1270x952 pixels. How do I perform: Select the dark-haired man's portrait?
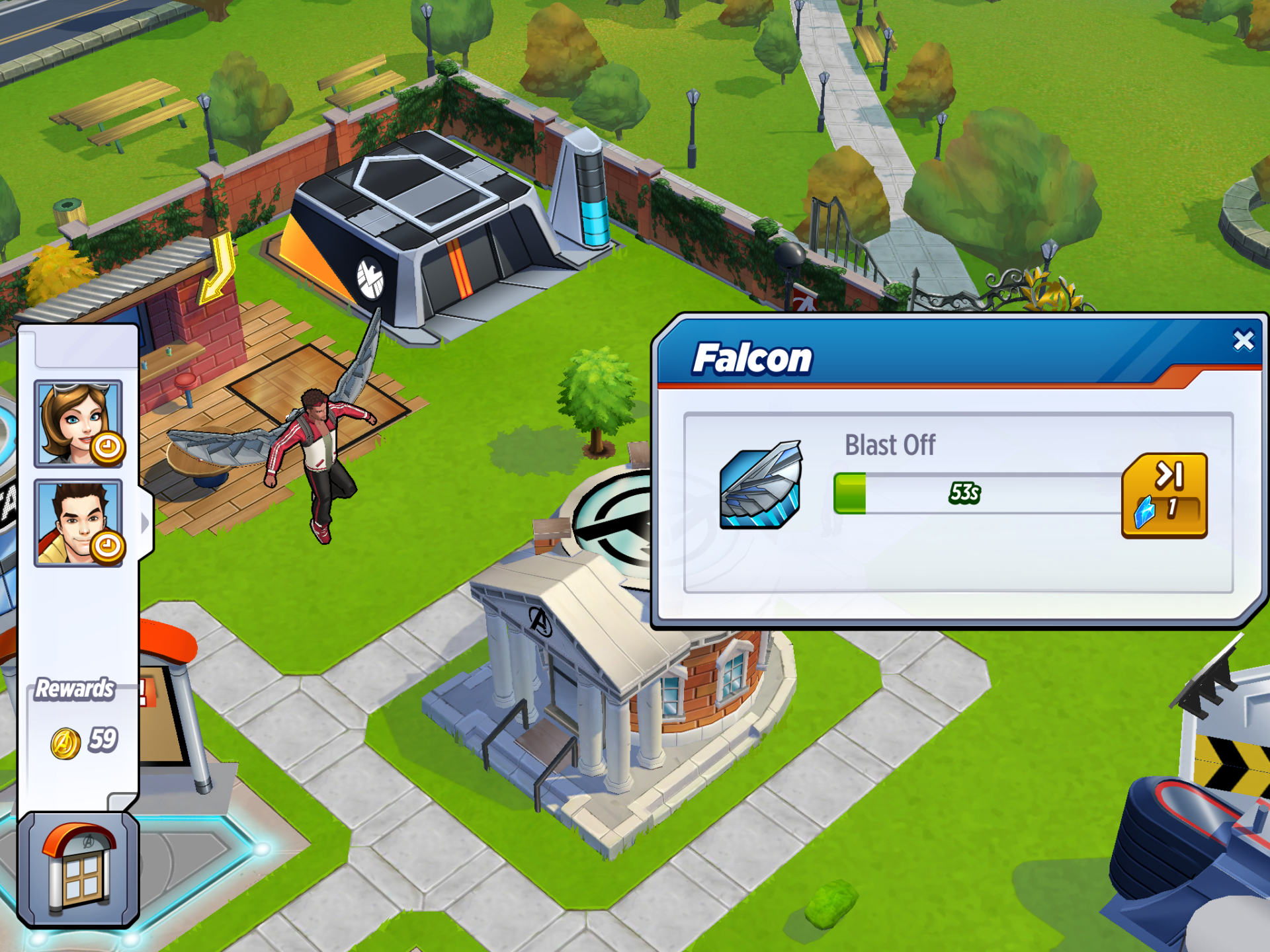point(78,523)
